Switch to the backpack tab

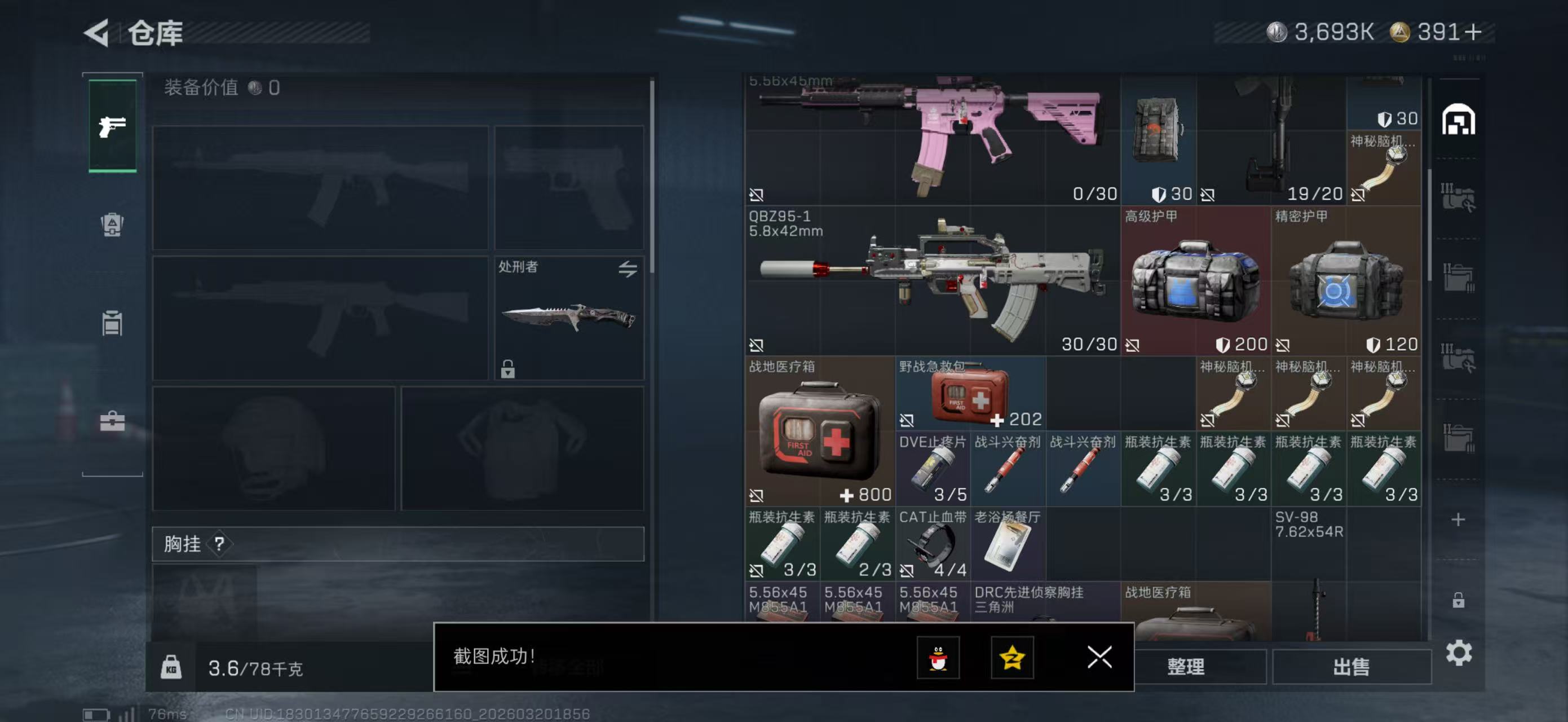coord(113,224)
